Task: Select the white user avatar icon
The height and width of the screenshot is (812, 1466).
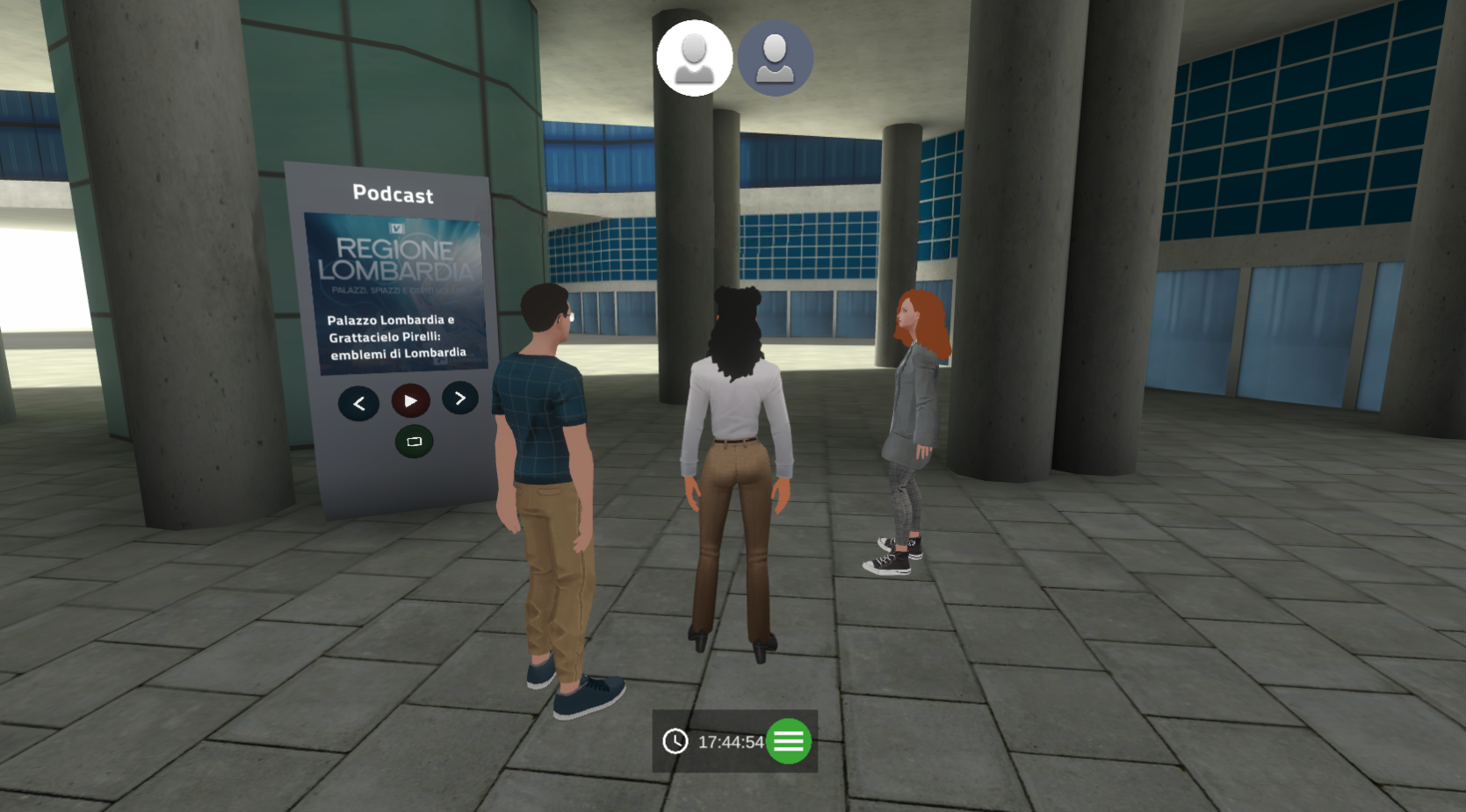Action: pos(694,58)
